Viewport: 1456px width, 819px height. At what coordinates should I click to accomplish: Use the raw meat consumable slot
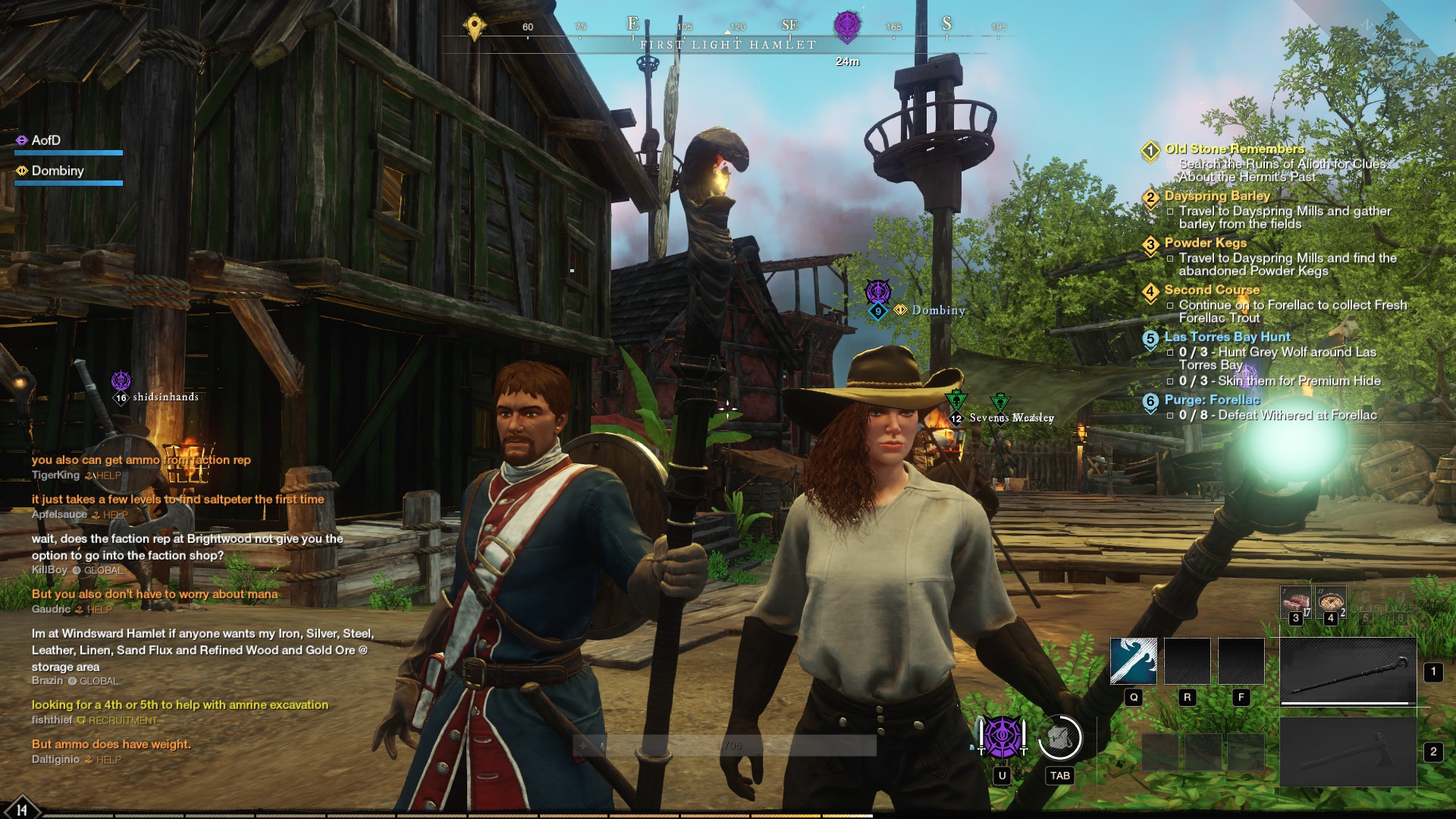coord(1295,603)
